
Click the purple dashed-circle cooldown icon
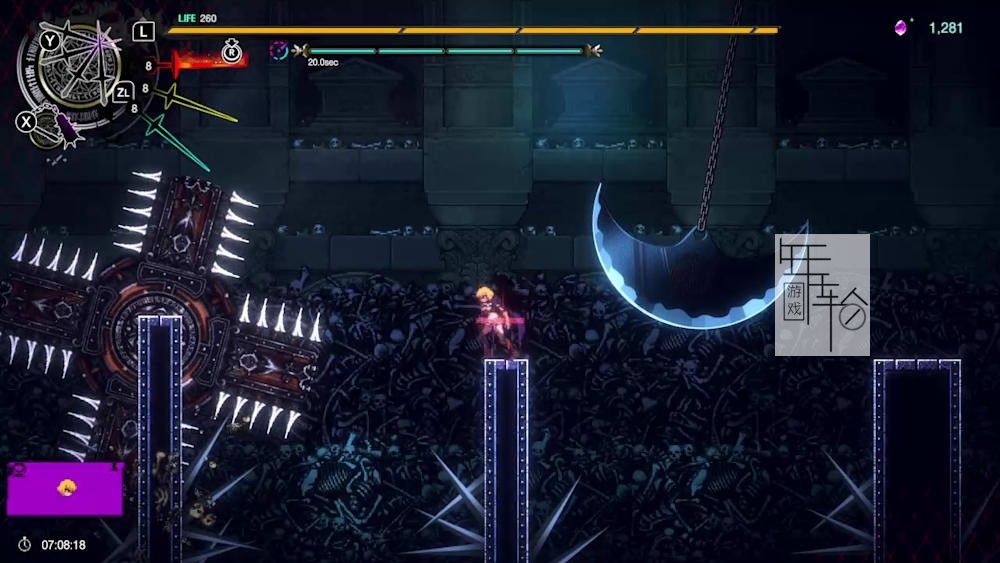tap(279, 49)
